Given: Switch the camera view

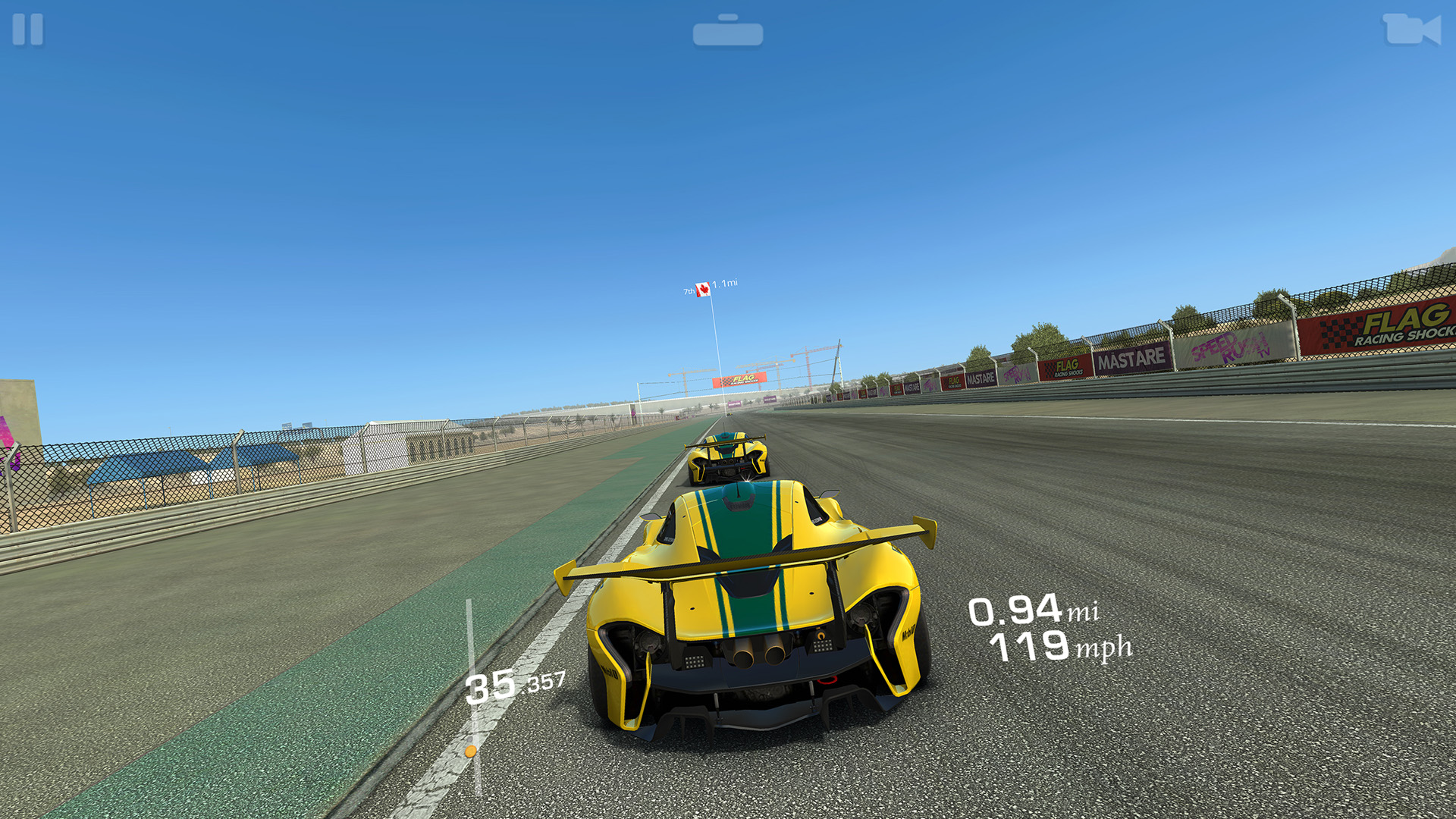Looking at the screenshot, I should (x=1410, y=30).
